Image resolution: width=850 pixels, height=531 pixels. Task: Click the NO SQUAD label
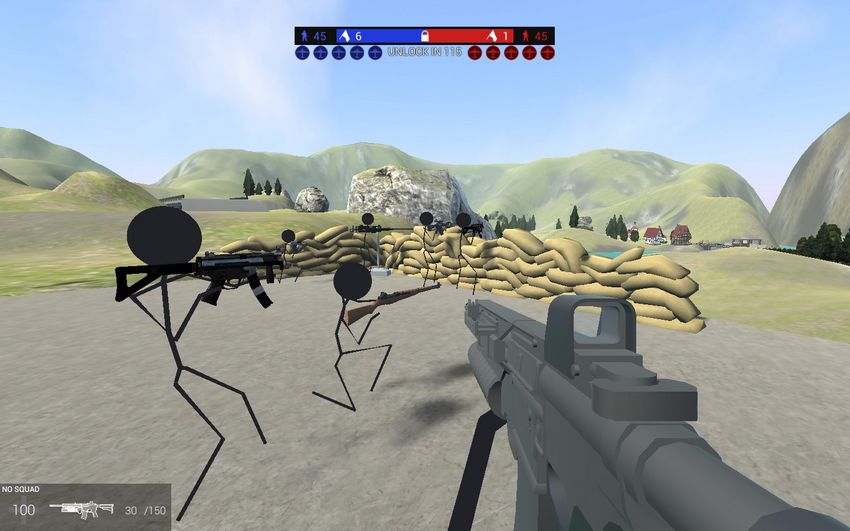click(21, 490)
